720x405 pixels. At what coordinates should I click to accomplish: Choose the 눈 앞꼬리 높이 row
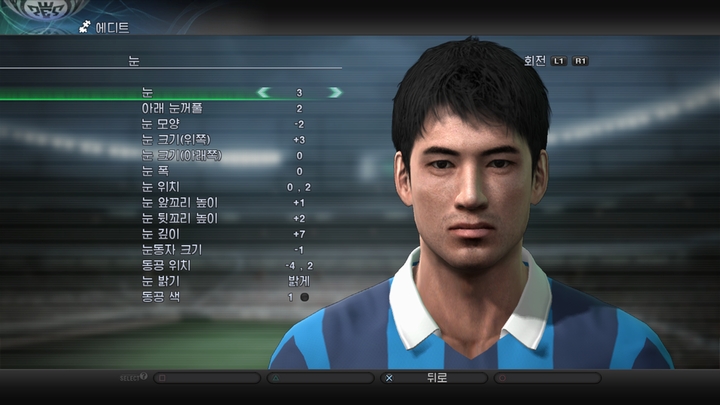(x=179, y=202)
